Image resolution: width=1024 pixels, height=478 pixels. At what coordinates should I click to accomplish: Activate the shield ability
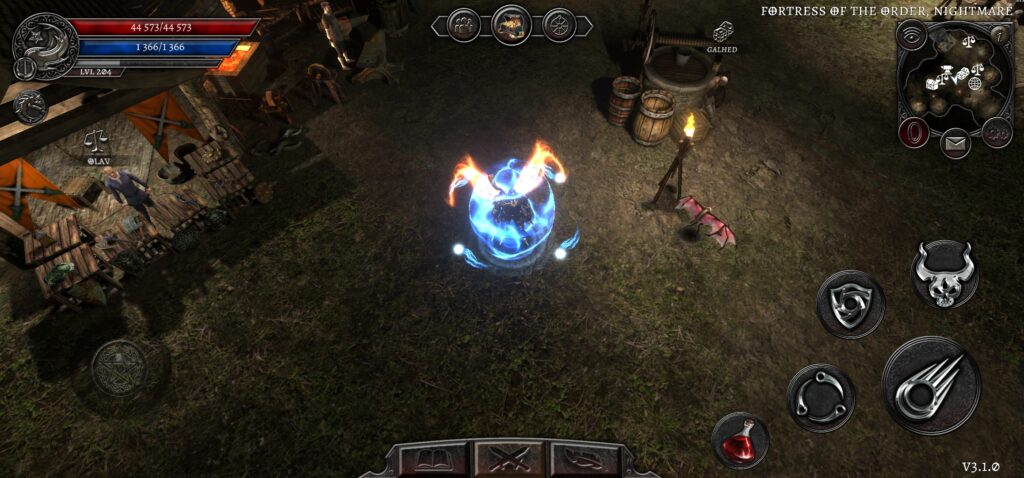850,304
